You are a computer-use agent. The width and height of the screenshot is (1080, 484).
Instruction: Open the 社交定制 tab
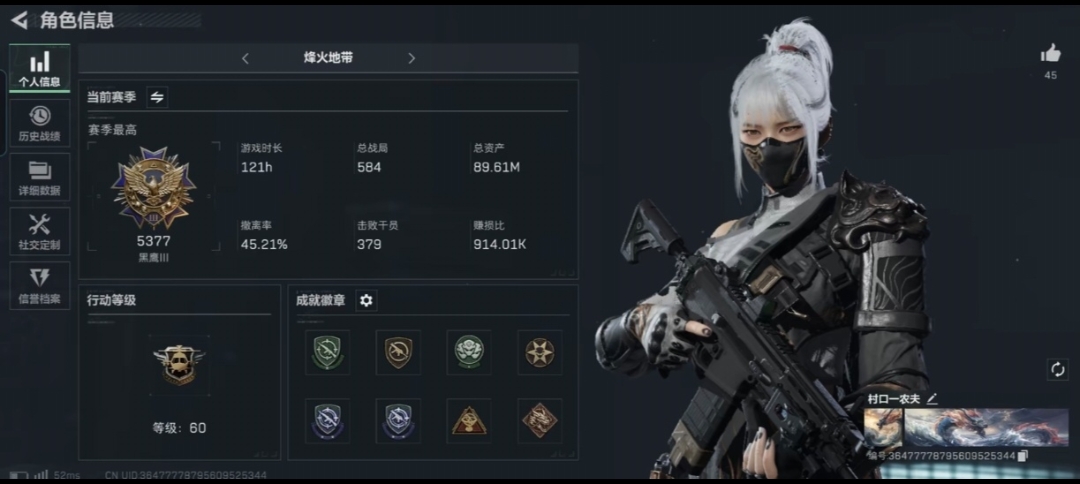coord(40,231)
